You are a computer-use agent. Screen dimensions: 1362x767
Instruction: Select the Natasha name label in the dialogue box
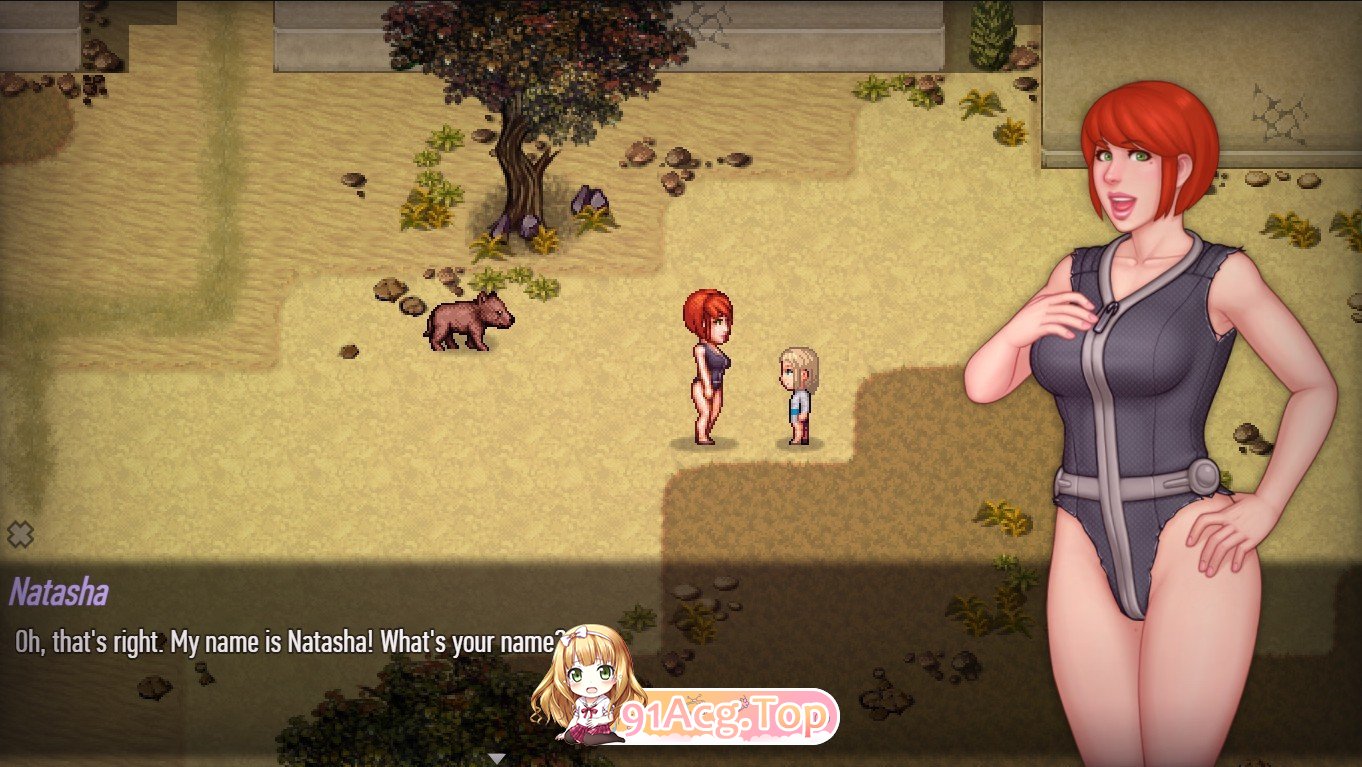point(52,593)
